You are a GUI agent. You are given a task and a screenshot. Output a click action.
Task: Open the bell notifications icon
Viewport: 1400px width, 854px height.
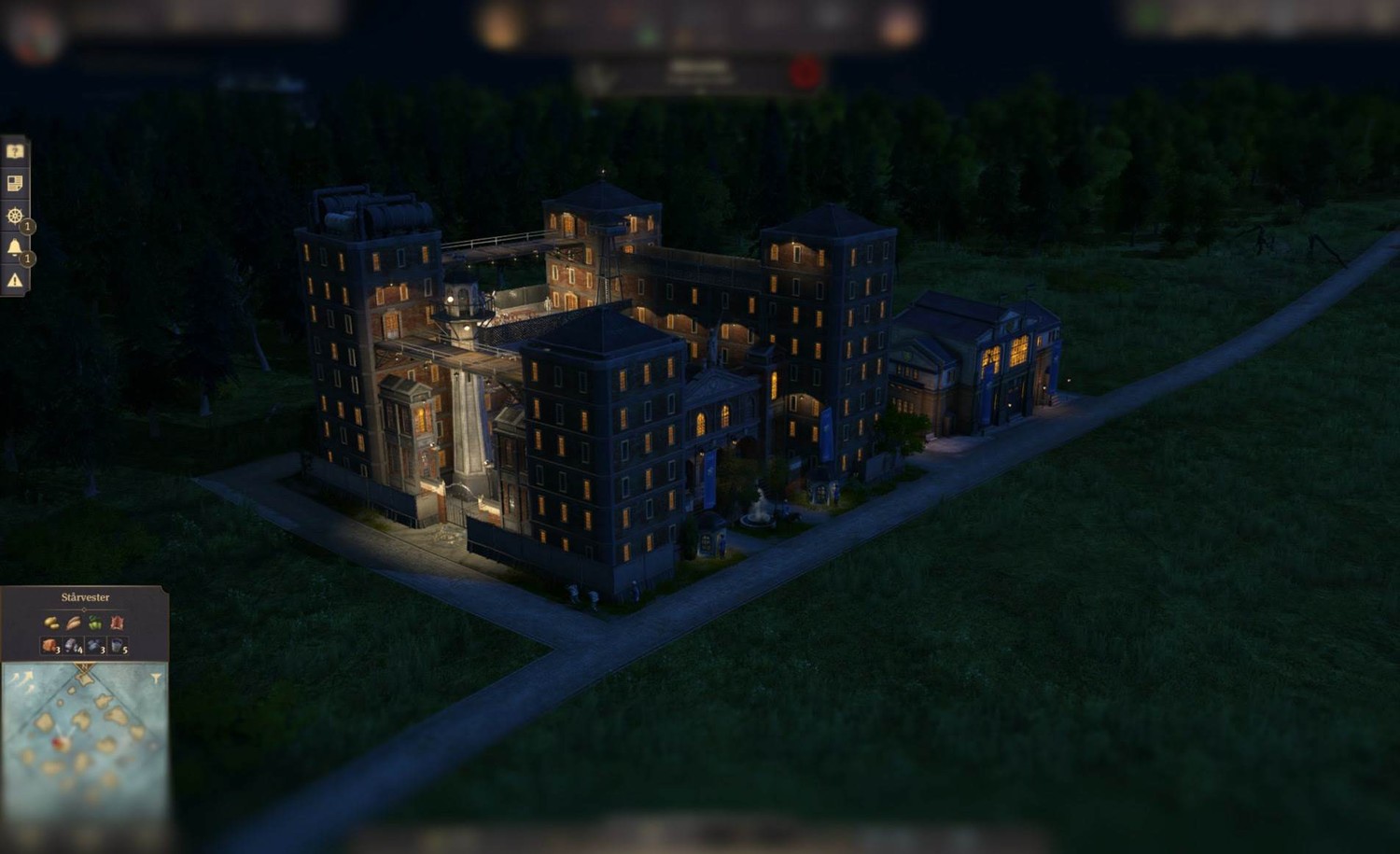point(15,247)
